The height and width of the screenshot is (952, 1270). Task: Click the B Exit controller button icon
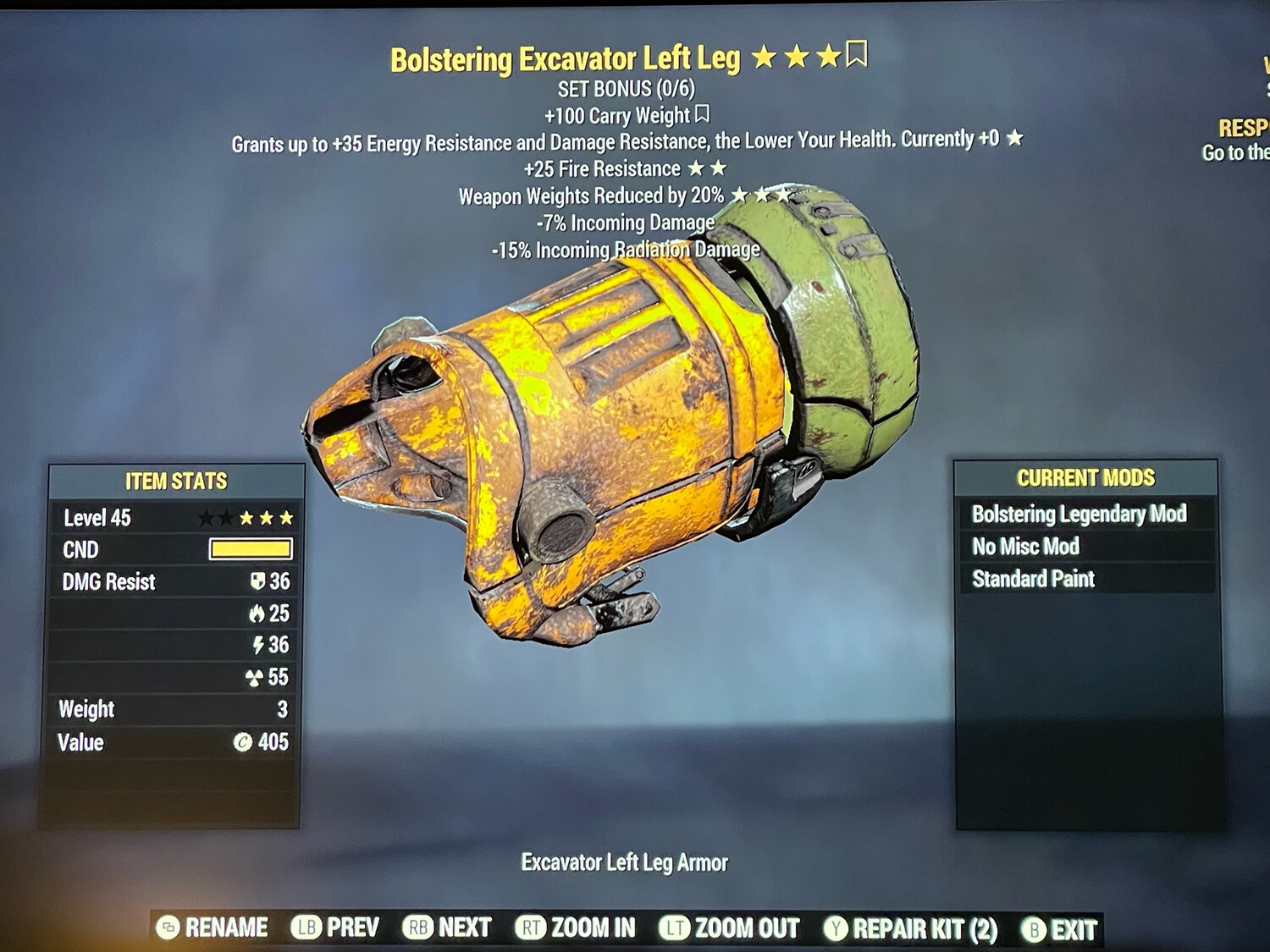(x=1034, y=927)
